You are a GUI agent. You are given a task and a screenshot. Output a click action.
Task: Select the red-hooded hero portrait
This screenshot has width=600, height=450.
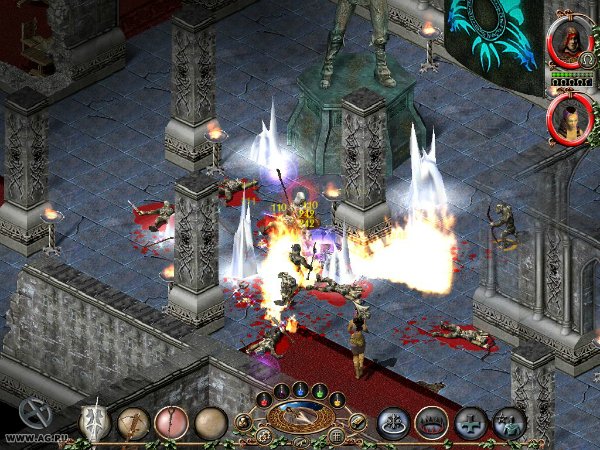coord(570,42)
